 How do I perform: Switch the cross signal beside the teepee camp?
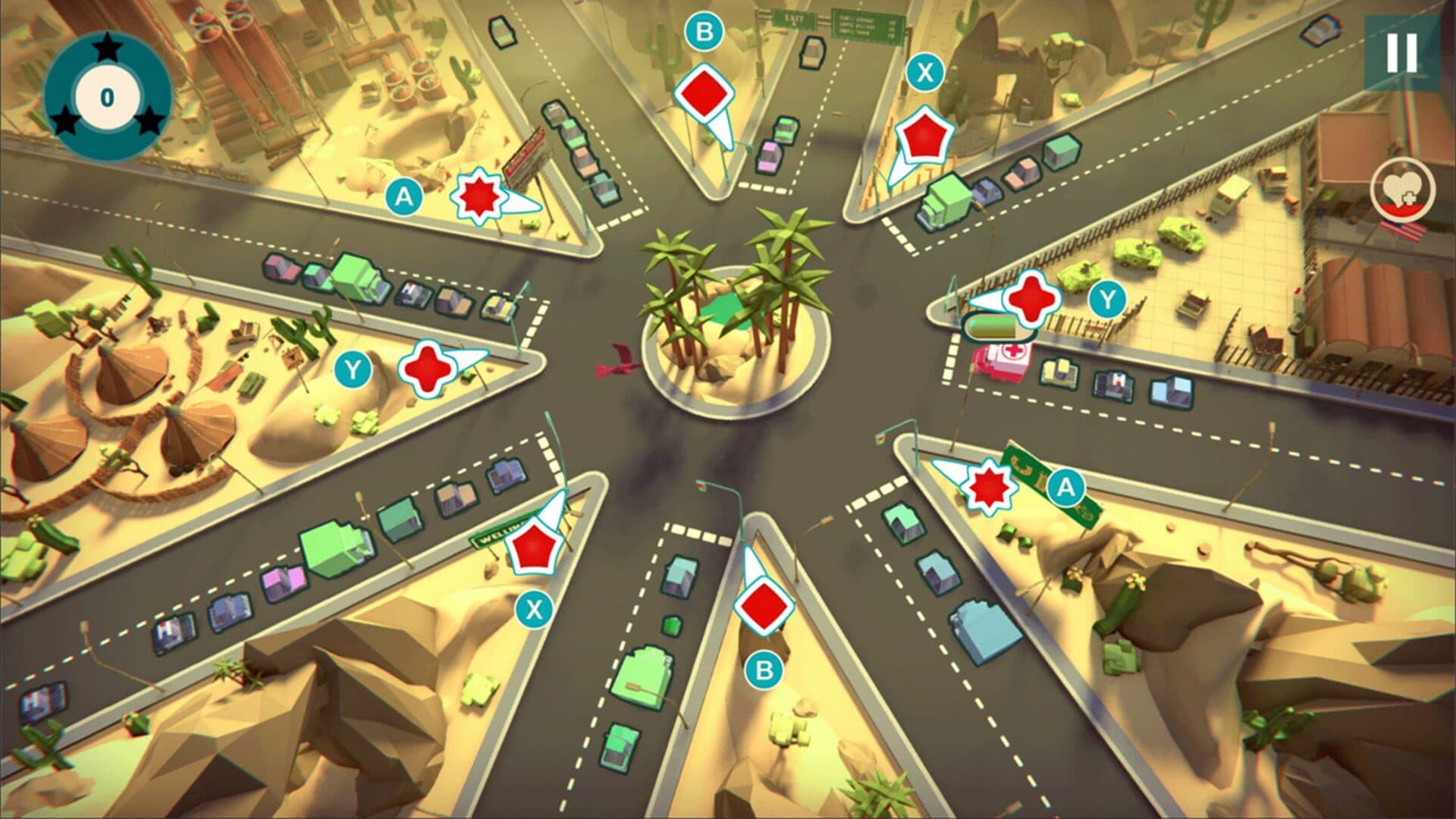tap(426, 368)
